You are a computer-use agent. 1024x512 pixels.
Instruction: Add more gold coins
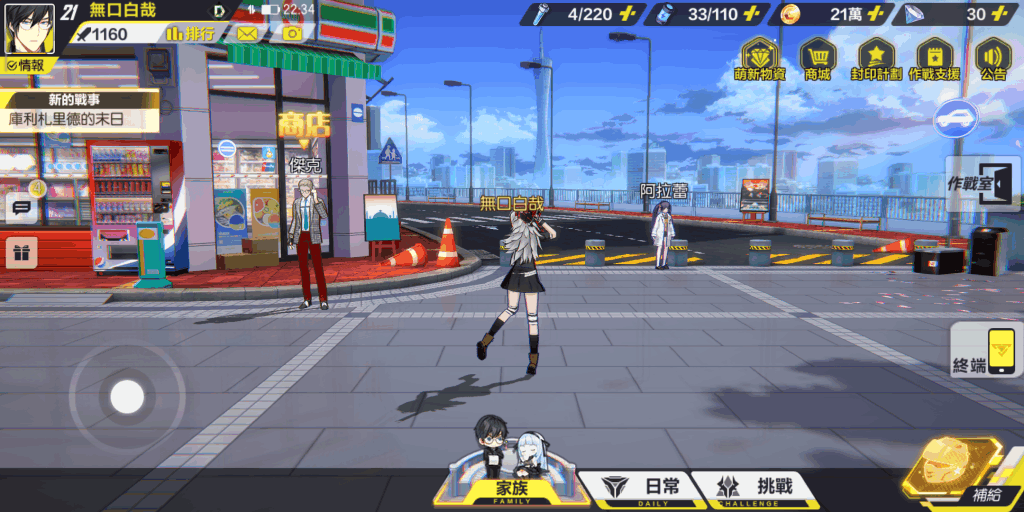[x=876, y=14]
